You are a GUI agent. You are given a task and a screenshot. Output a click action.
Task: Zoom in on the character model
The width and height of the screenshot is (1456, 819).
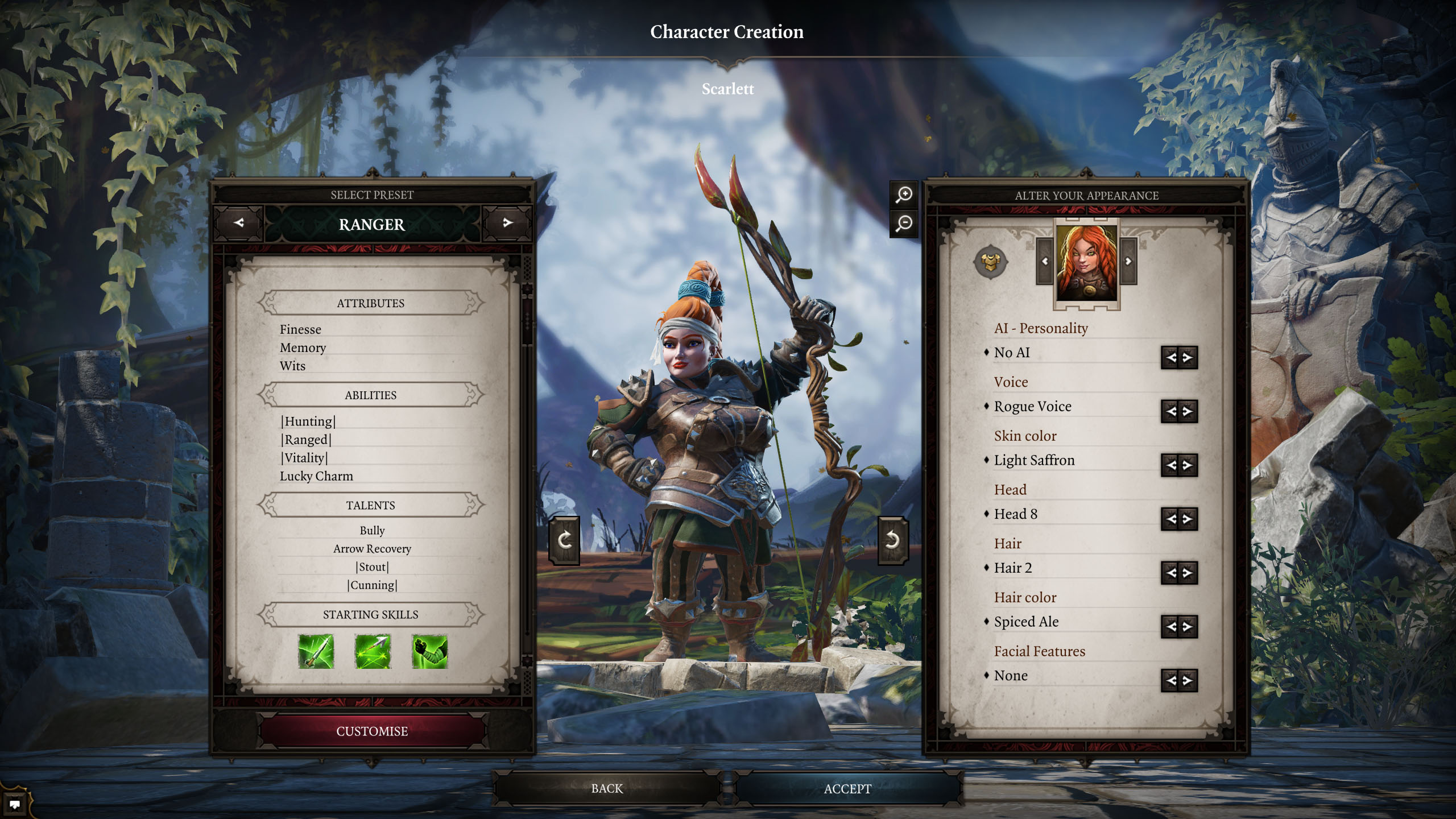point(904,195)
